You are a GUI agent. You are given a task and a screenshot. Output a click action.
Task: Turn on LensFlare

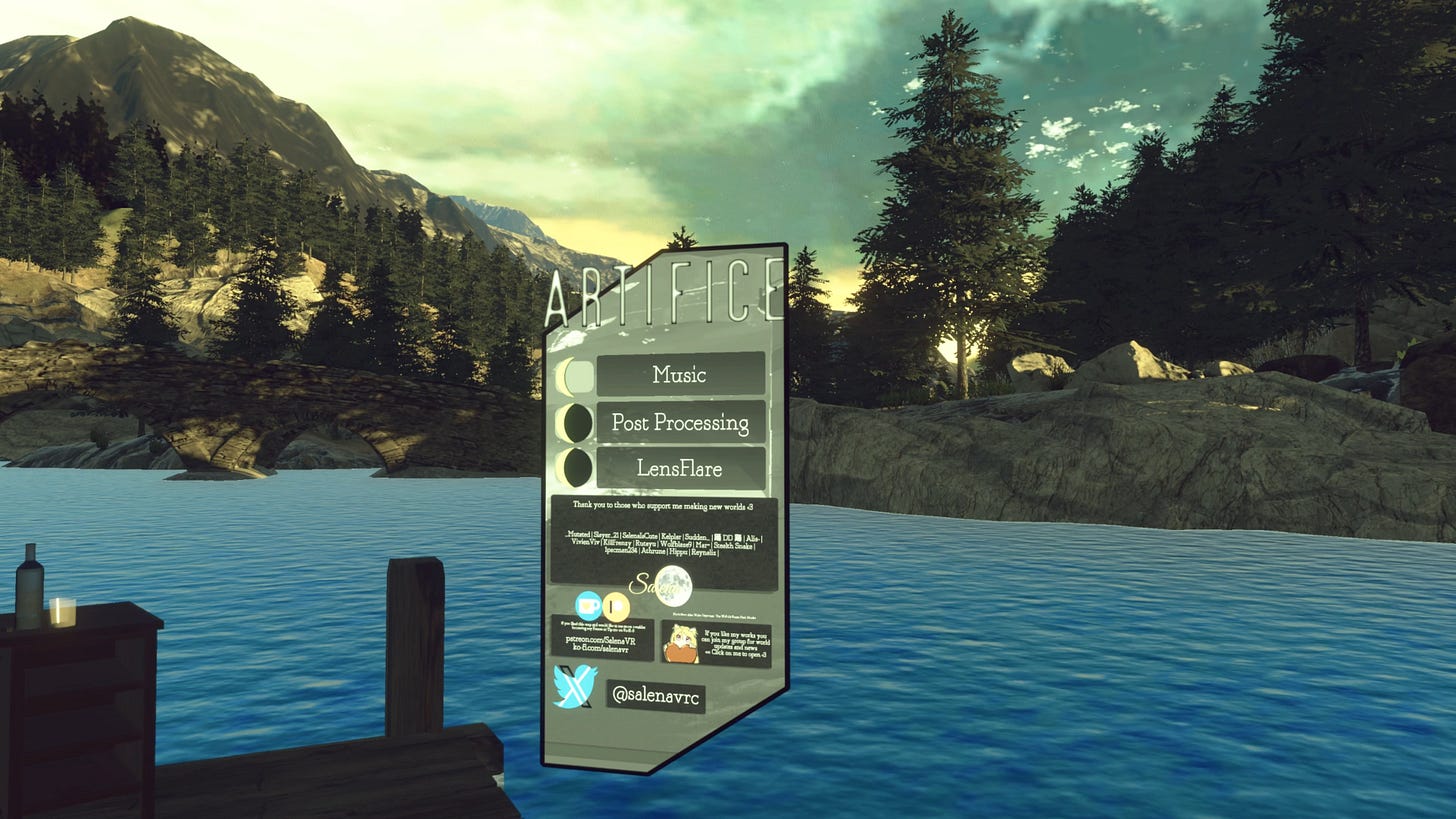pos(679,467)
